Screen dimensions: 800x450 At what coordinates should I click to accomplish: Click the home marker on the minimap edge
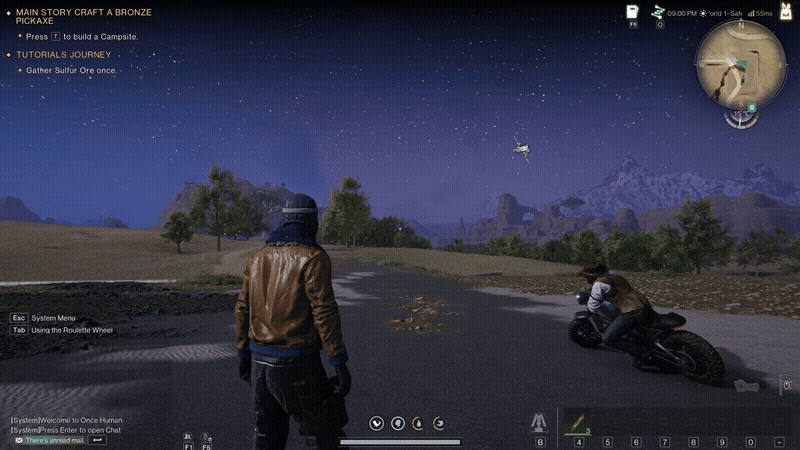(x=752, y=107)
